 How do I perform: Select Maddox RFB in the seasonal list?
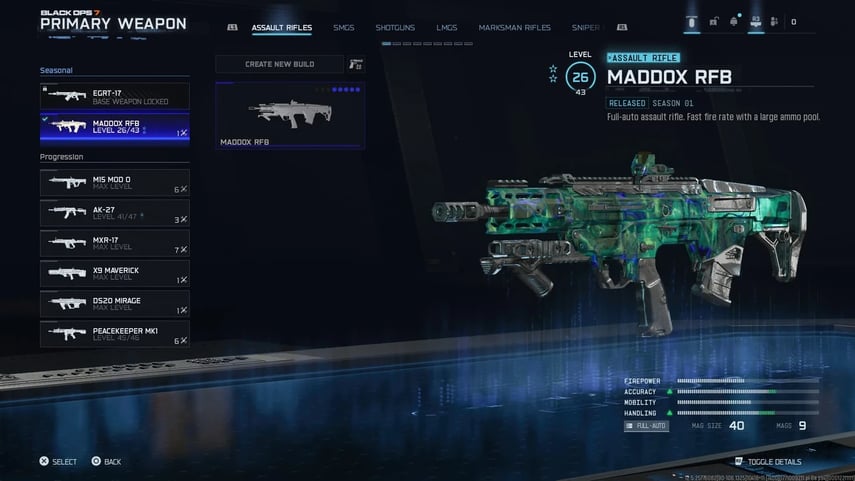pyautogui.click(x=114, y=127)
